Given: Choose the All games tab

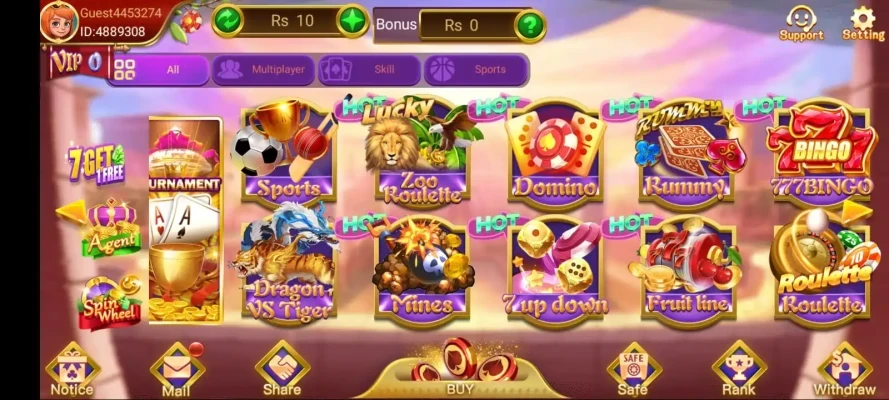Looking at the screenshot, I should click(x=158, y=70).
